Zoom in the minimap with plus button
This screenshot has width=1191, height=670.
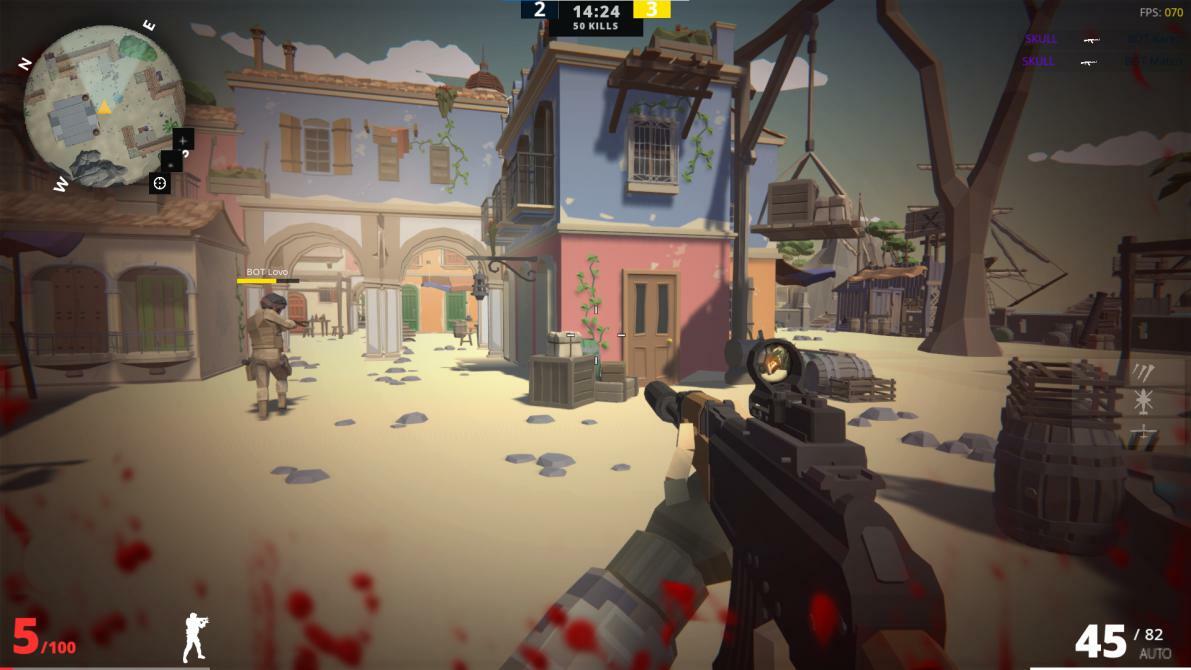pyautogui.click(x=183, y=139)
